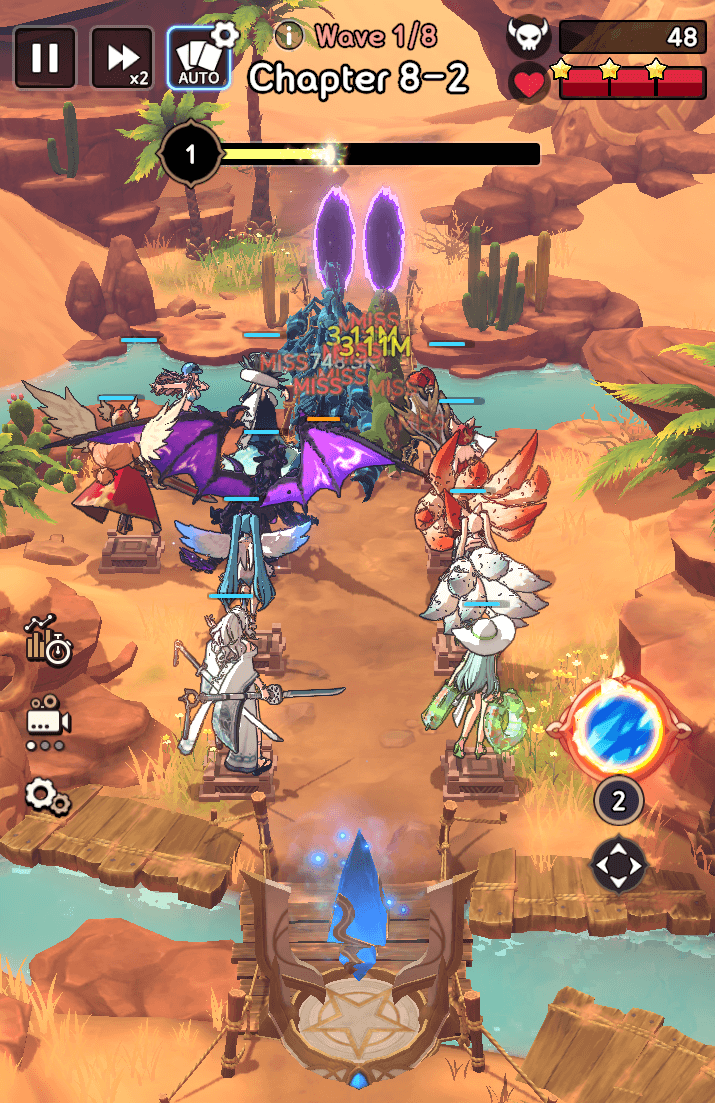Open the gear settings on the left
Image resolution: width=715 pixels, height=1103 pixels.
click(47, 796)
